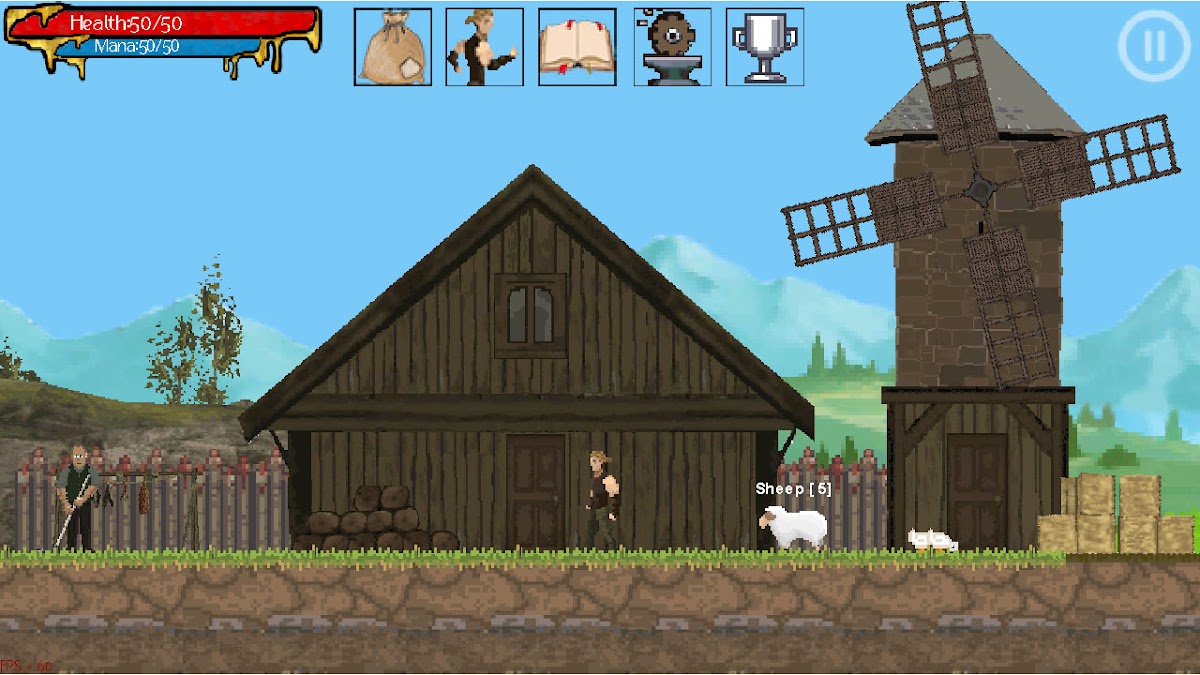Open the inventory sack icon
Image resolution: width=1200 pixels, height=675 pixels.
click(393, 47)
